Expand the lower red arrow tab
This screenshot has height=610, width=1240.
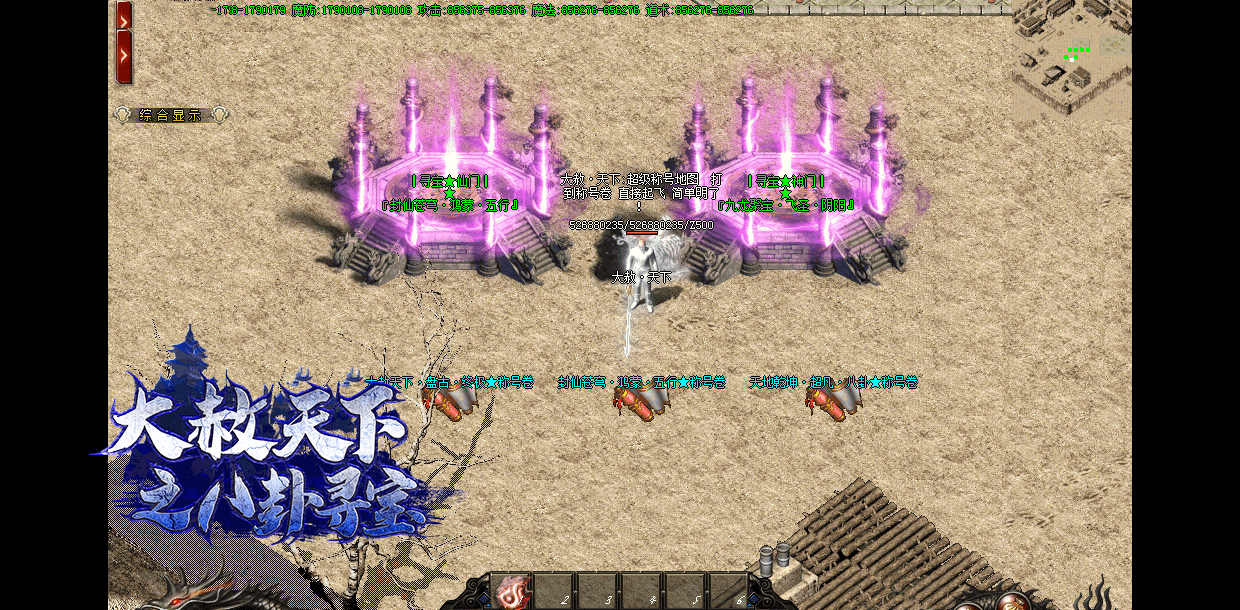pyautogui.click(x=124, y=56)
